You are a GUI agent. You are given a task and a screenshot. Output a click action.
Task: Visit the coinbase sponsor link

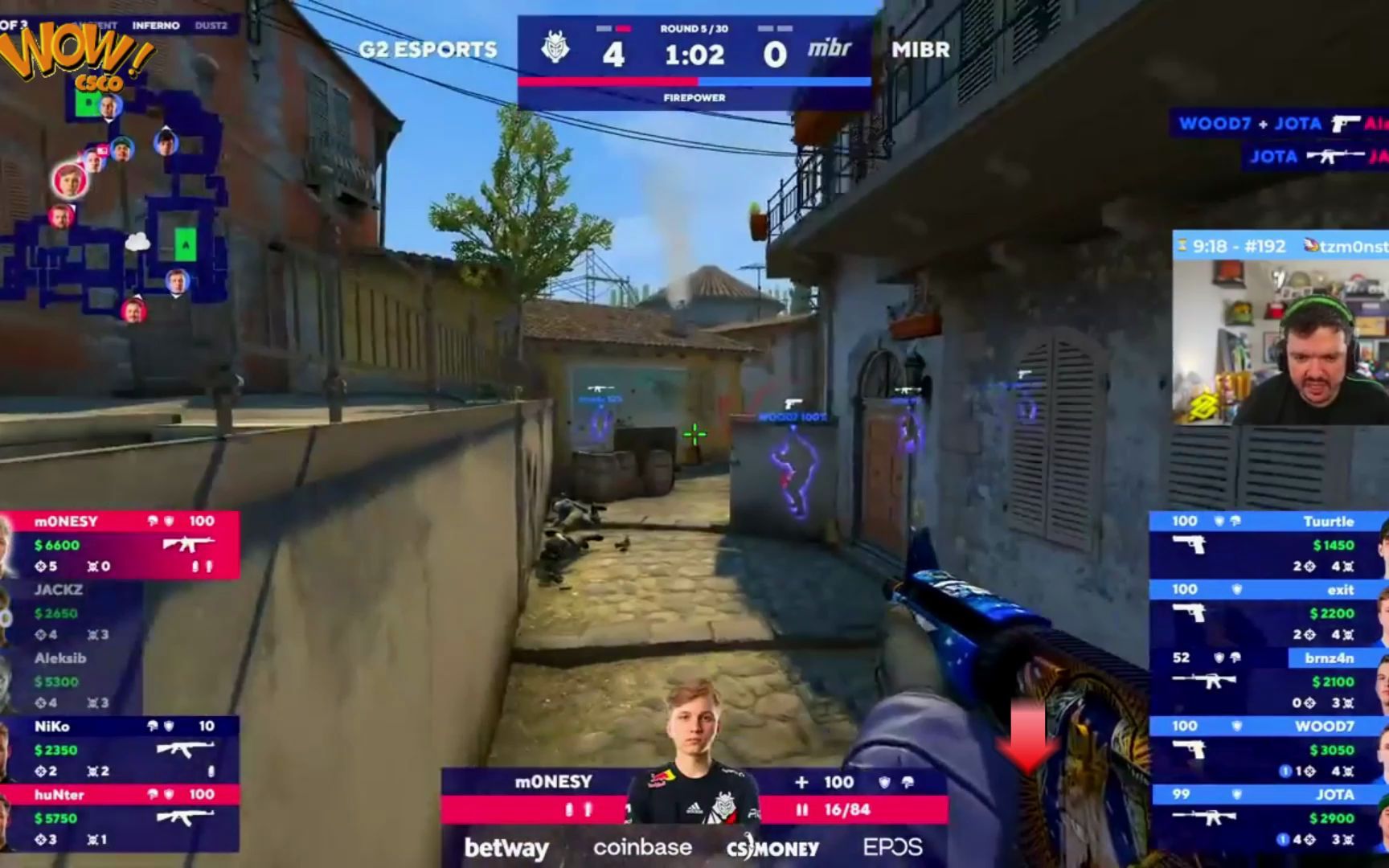(x=641, y=846)
